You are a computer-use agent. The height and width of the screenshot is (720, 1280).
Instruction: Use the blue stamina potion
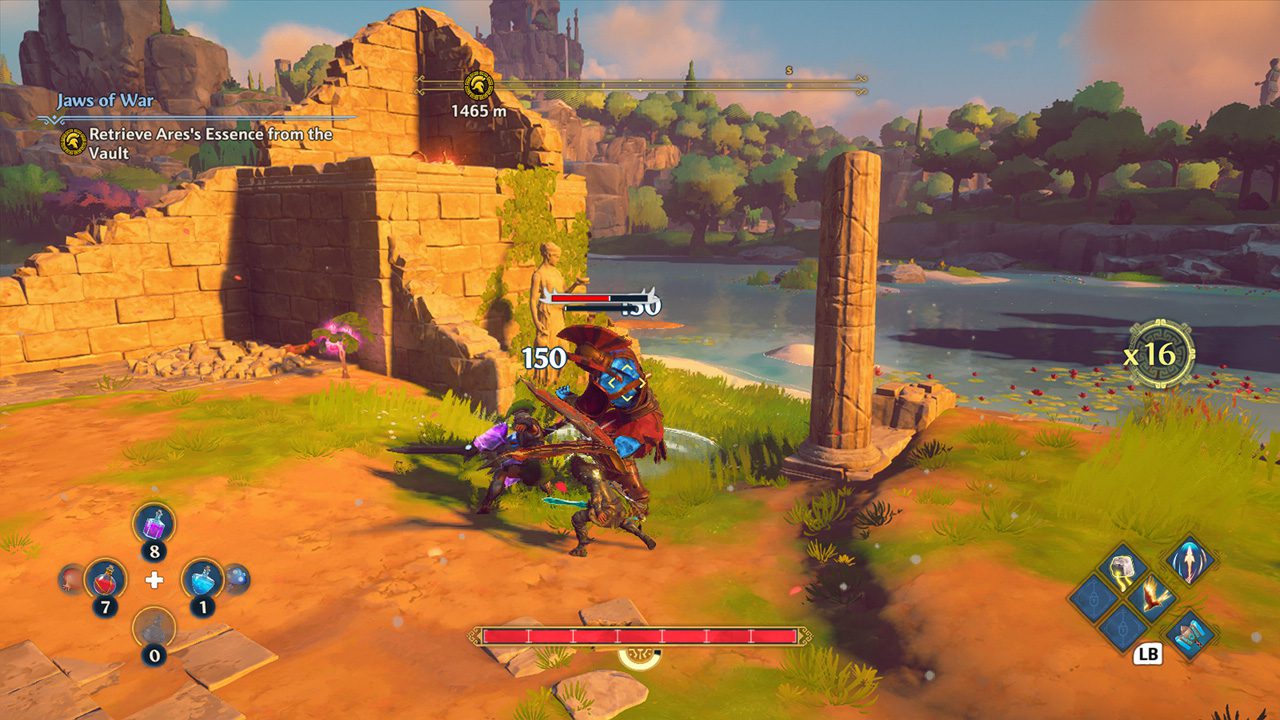202,578
